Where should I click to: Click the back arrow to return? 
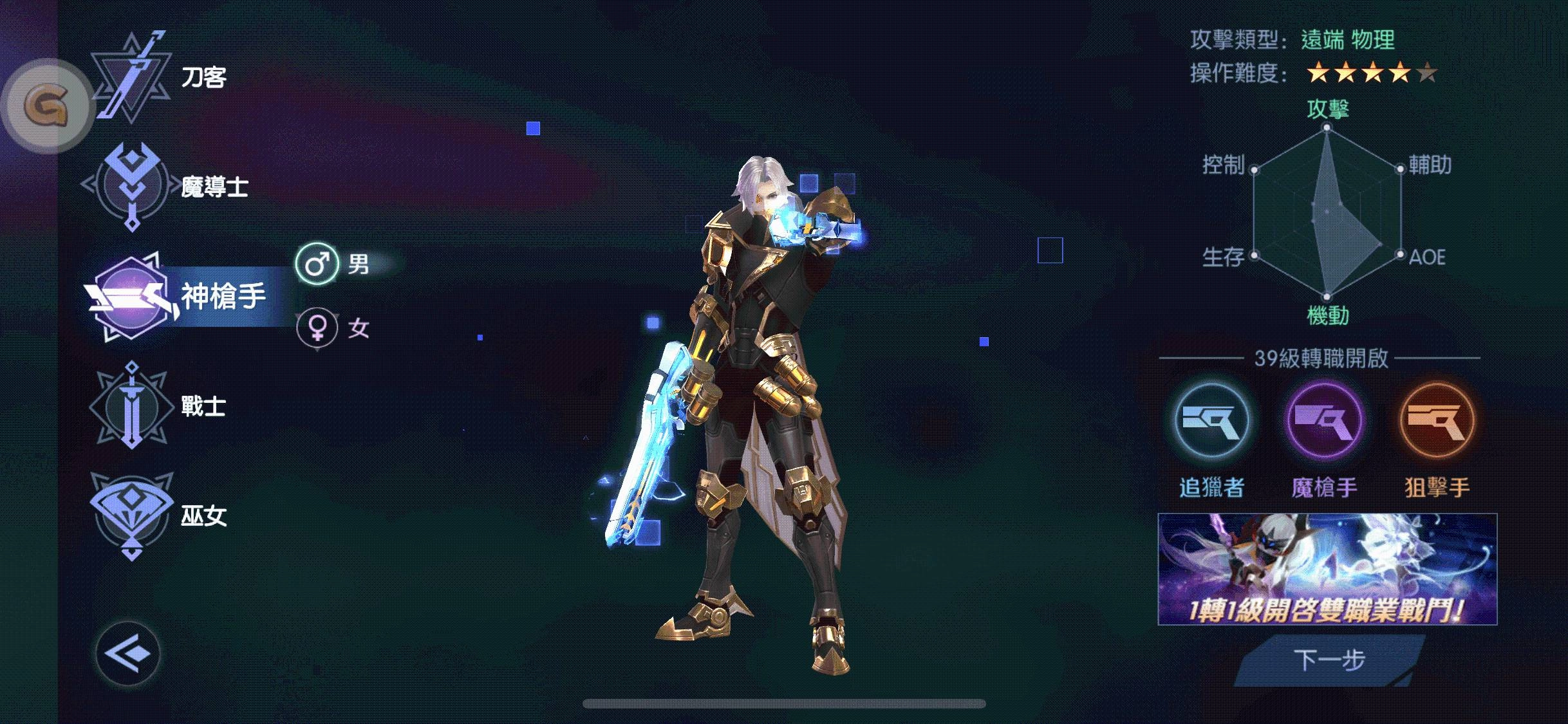click(x=127, y=652)
